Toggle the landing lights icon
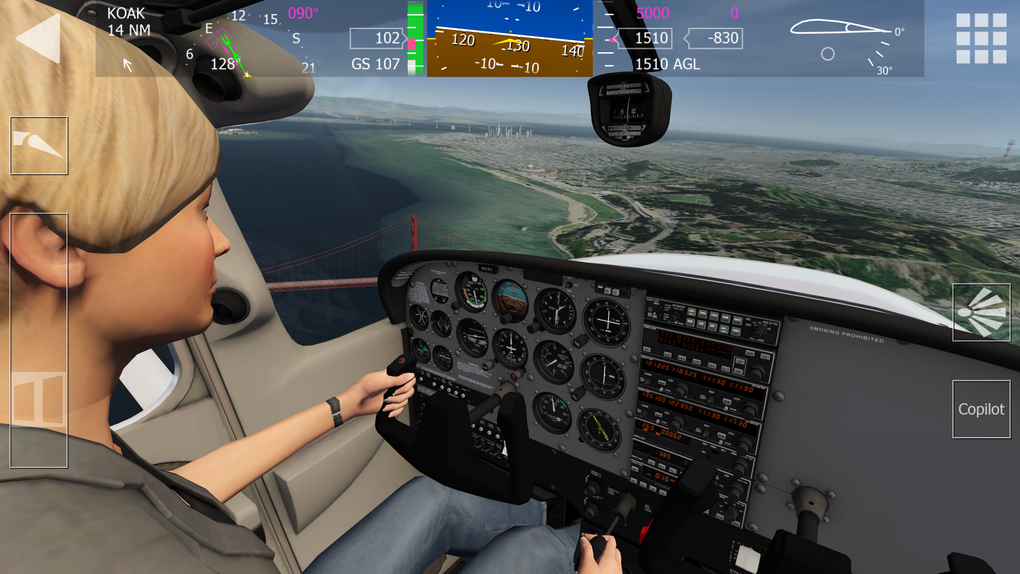This screenshot has width=1020, height=574. (x=981, y=313)
